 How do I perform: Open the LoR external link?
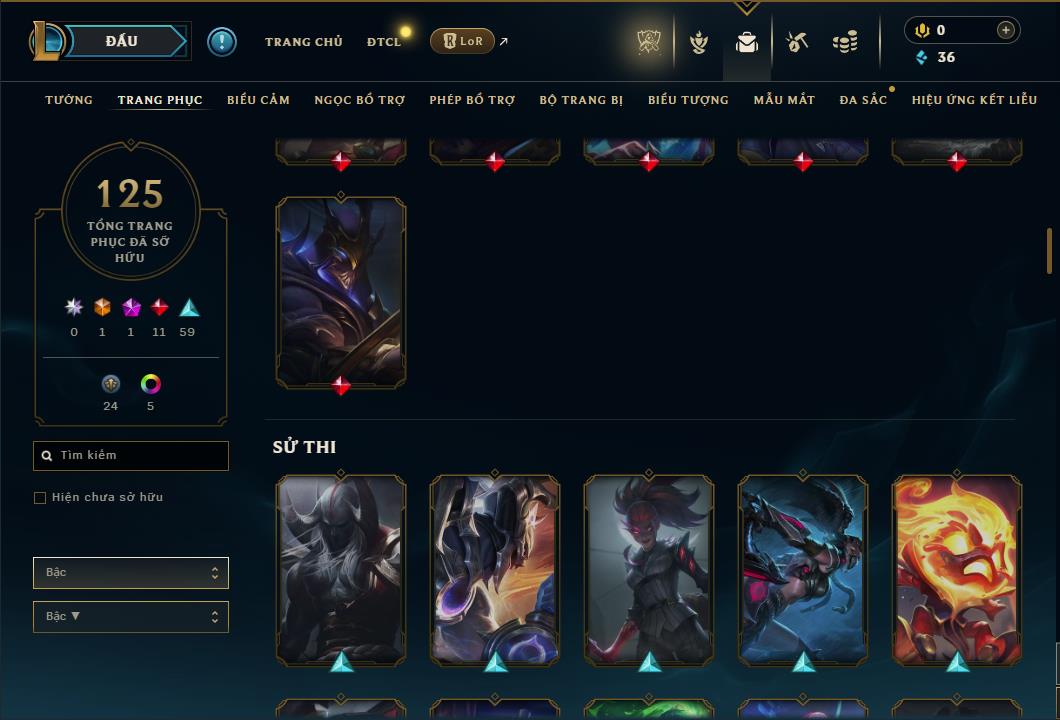coord(463,41)
